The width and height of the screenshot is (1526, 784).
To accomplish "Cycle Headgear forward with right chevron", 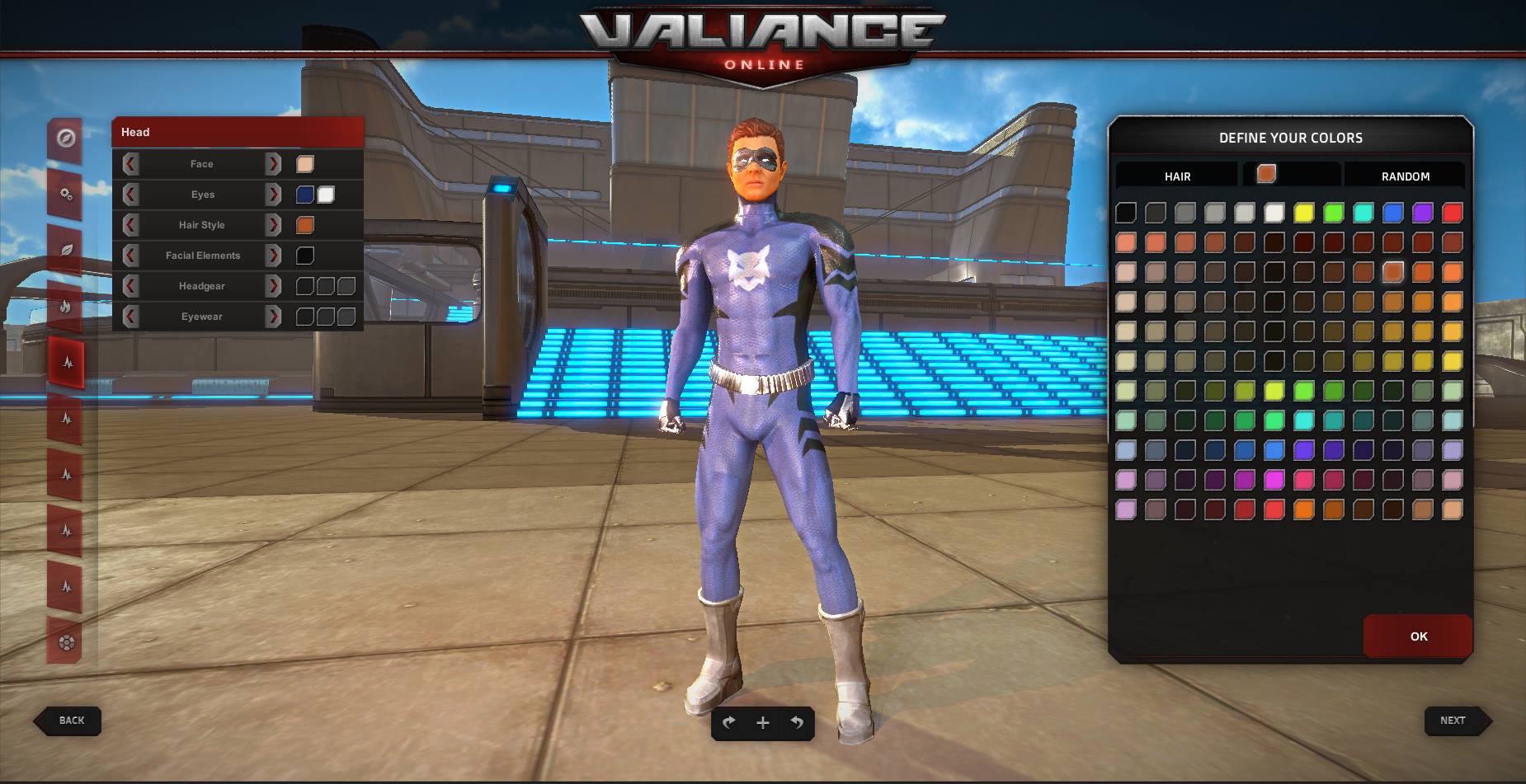I will pos(273,286).
